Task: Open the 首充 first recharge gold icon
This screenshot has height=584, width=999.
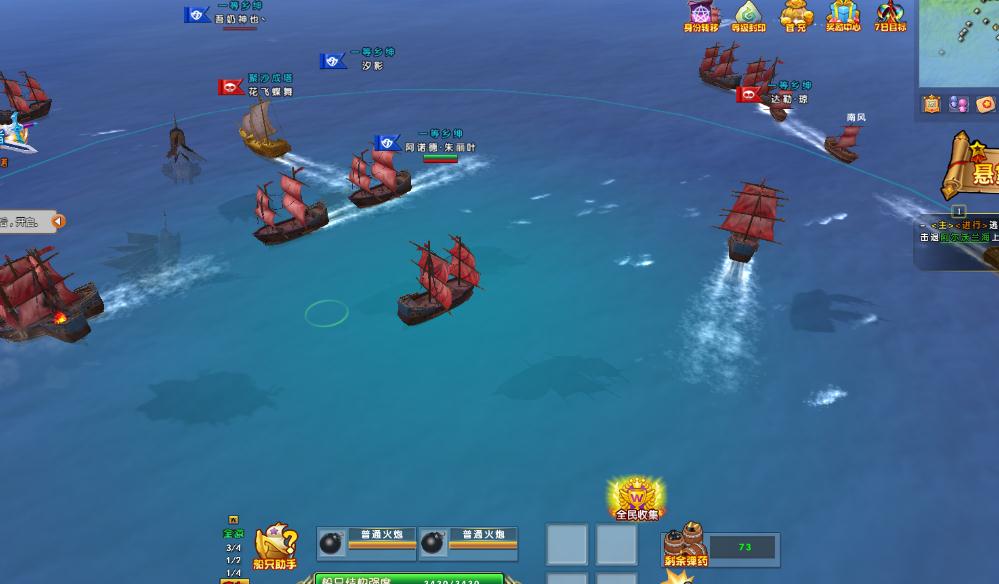Action: [795, 15]
